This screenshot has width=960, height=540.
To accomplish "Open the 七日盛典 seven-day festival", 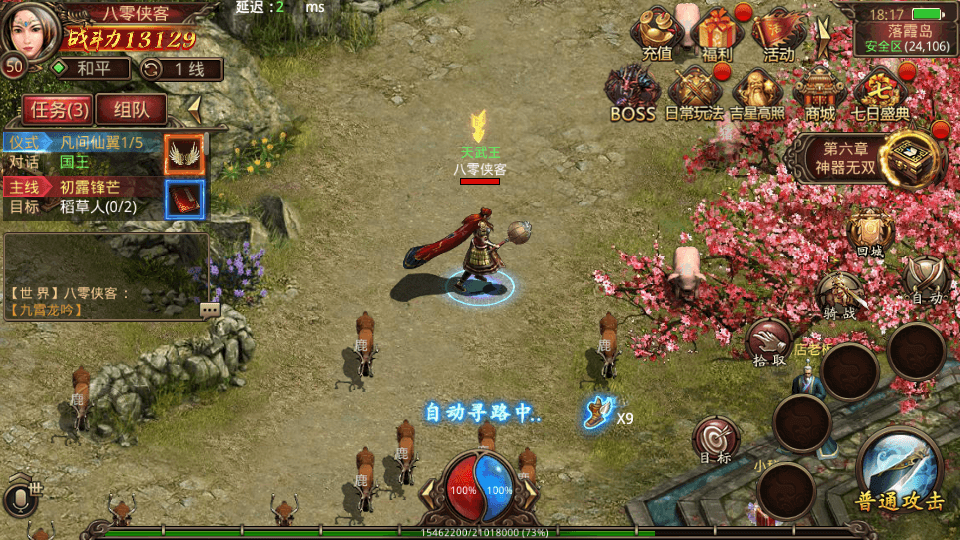I will point(880,93).
